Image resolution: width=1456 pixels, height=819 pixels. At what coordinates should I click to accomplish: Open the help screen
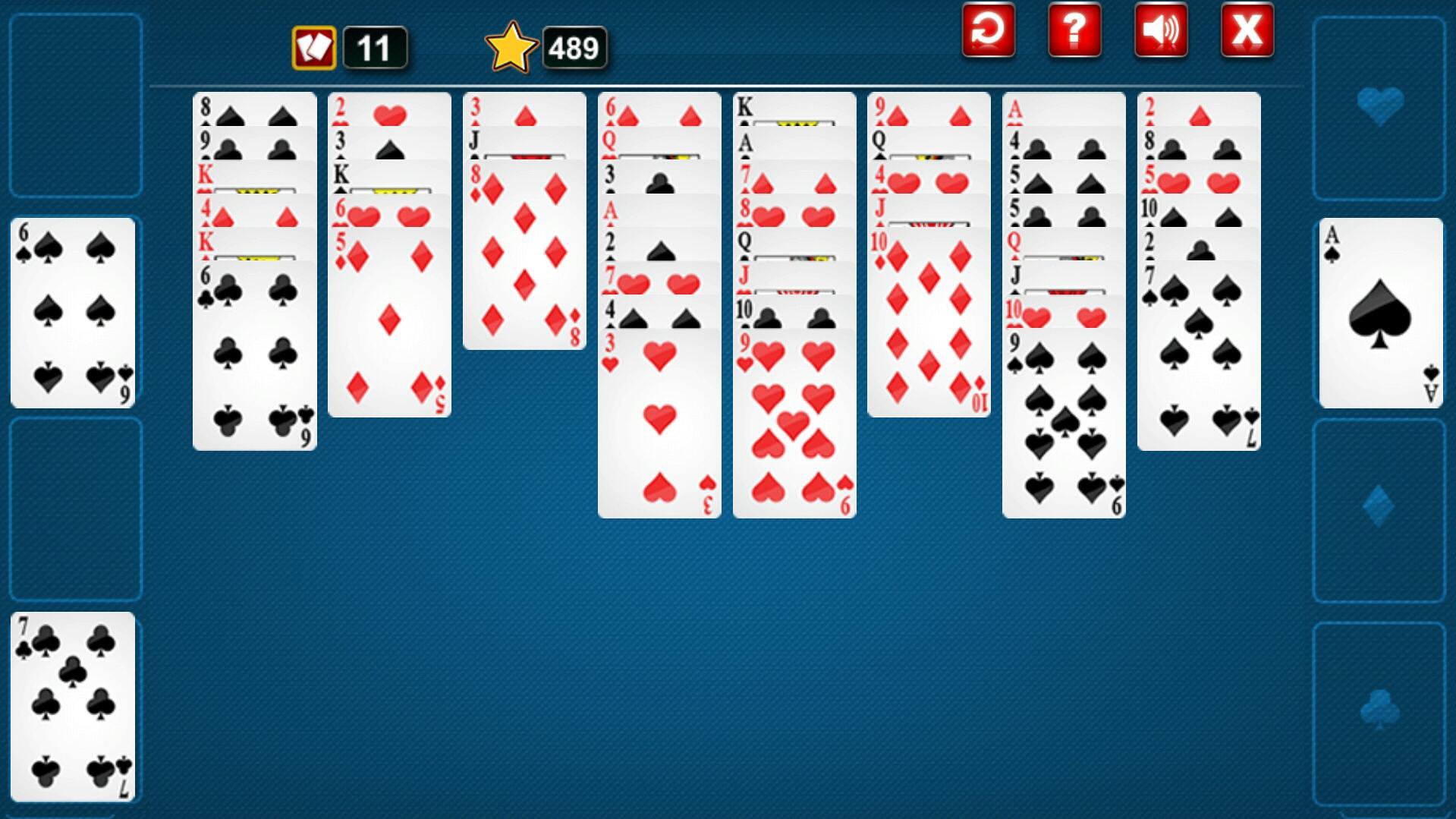coord(1074,32)
